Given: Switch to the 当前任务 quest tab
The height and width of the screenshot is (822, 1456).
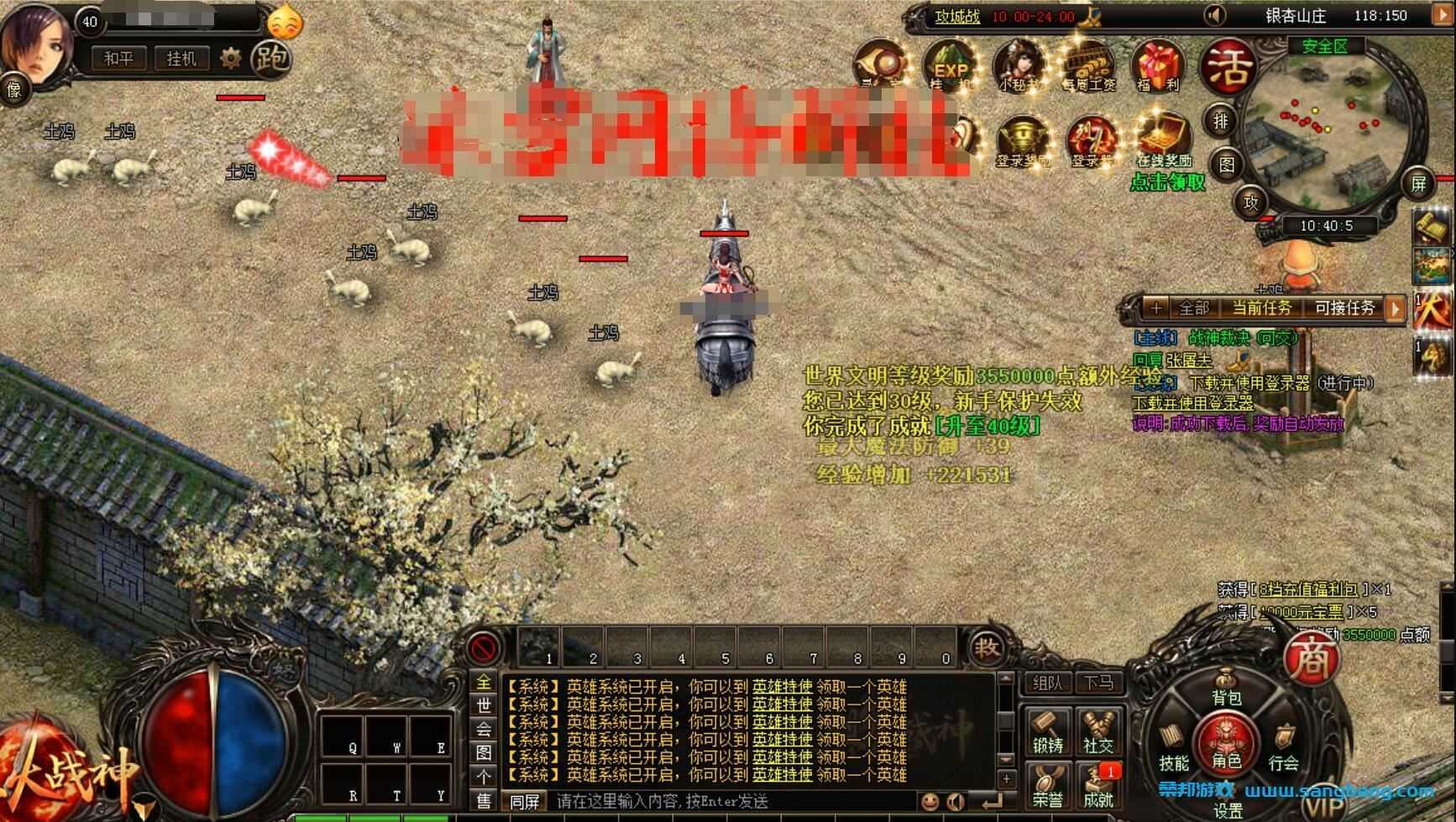Looking at the screenshot, I should pos(1261,308).
